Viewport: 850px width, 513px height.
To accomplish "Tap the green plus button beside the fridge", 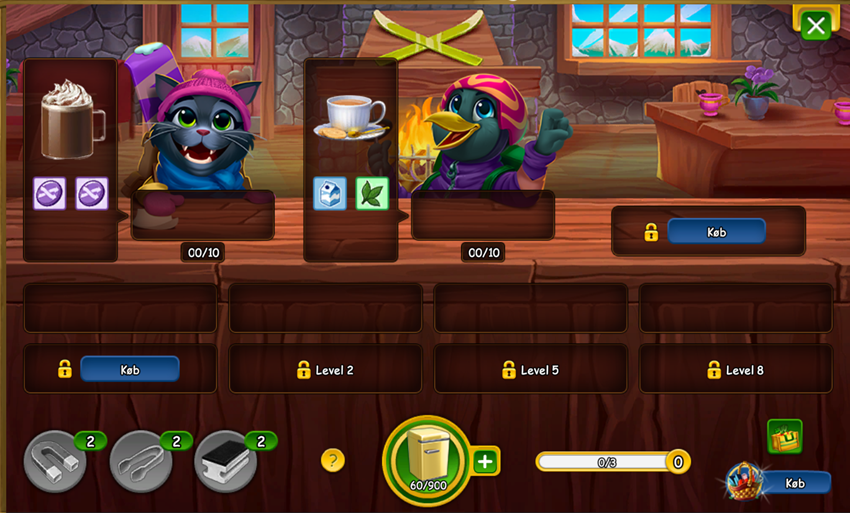I will pos(485,461).
